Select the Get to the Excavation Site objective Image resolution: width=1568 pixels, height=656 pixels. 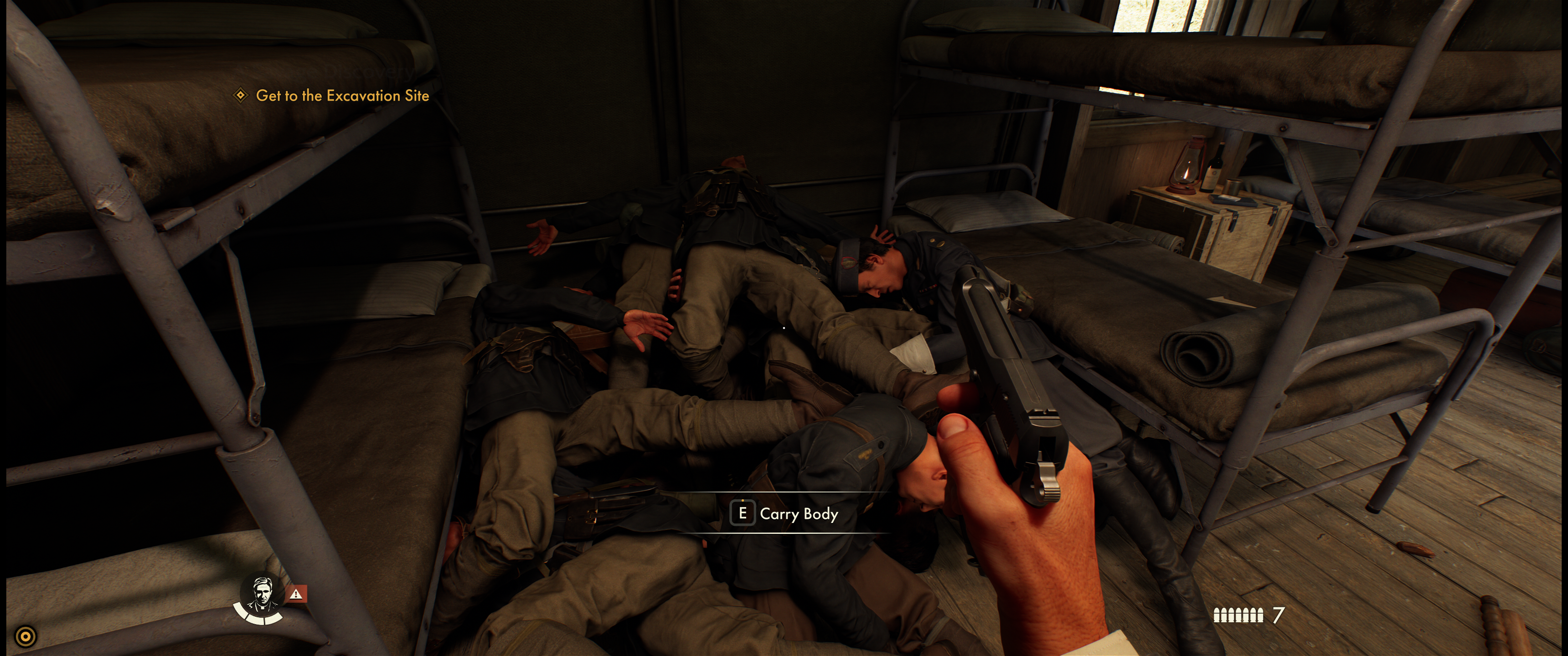tap(341, 96)
